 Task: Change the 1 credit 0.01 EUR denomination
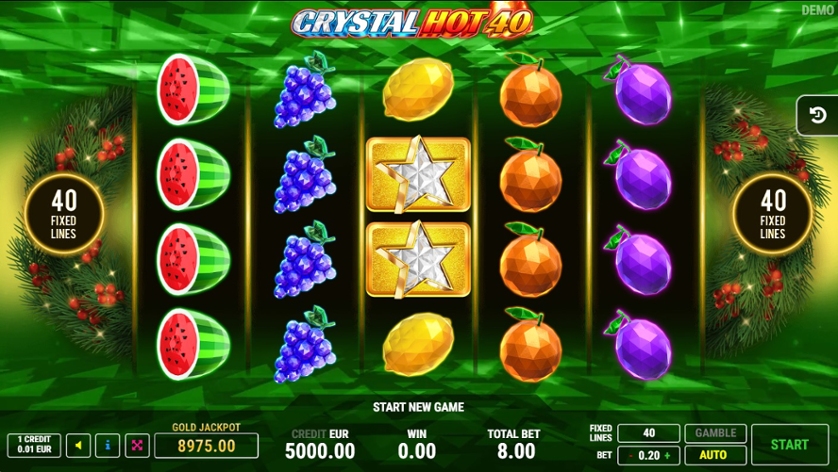(x=34, y=446)
